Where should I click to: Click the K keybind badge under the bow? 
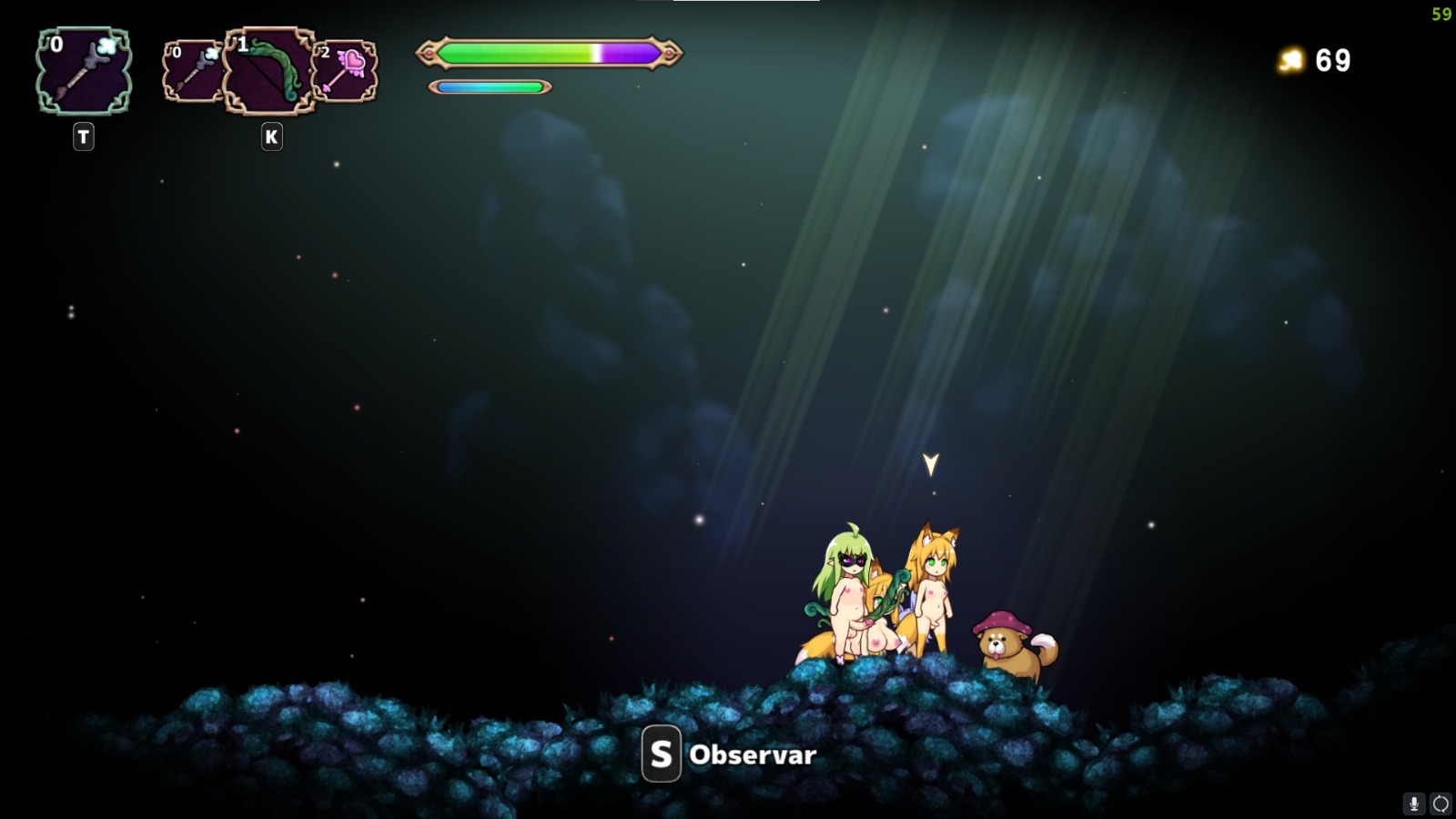click(x=270, y=136)
